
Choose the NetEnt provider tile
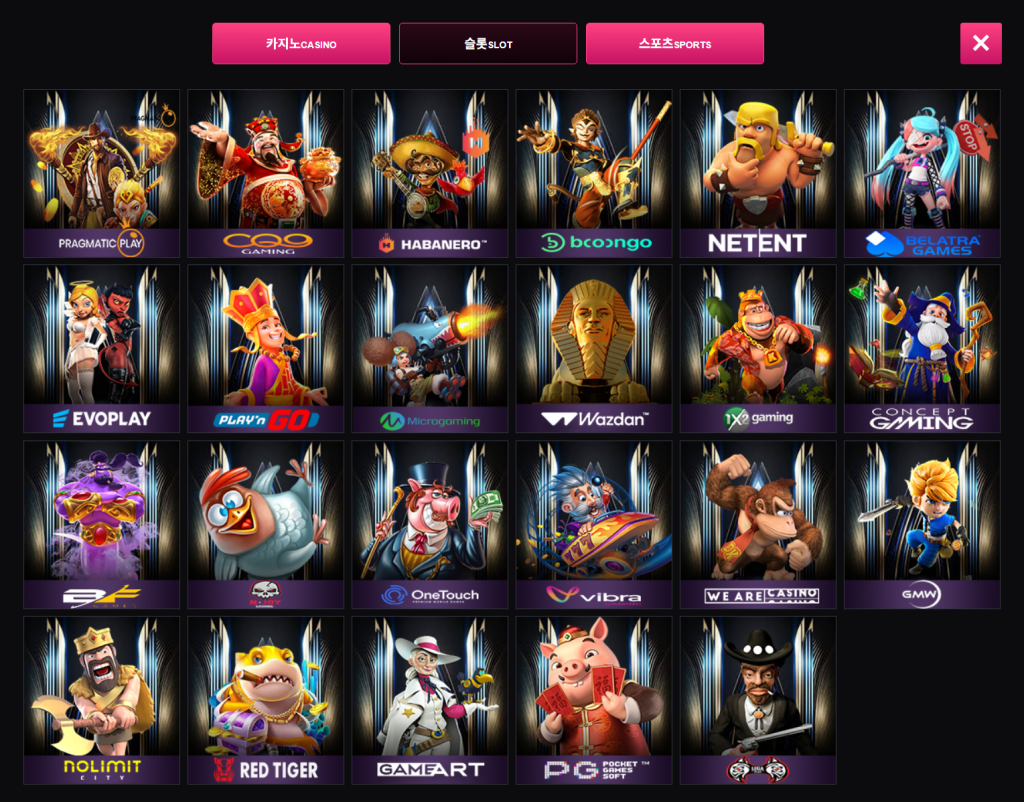pyautogui.click(x=758, y=174)
